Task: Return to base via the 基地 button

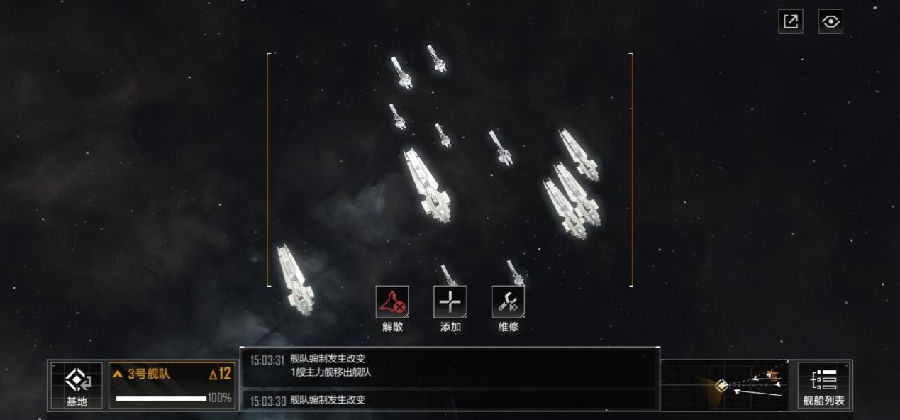Action: [x=77, y=385]
